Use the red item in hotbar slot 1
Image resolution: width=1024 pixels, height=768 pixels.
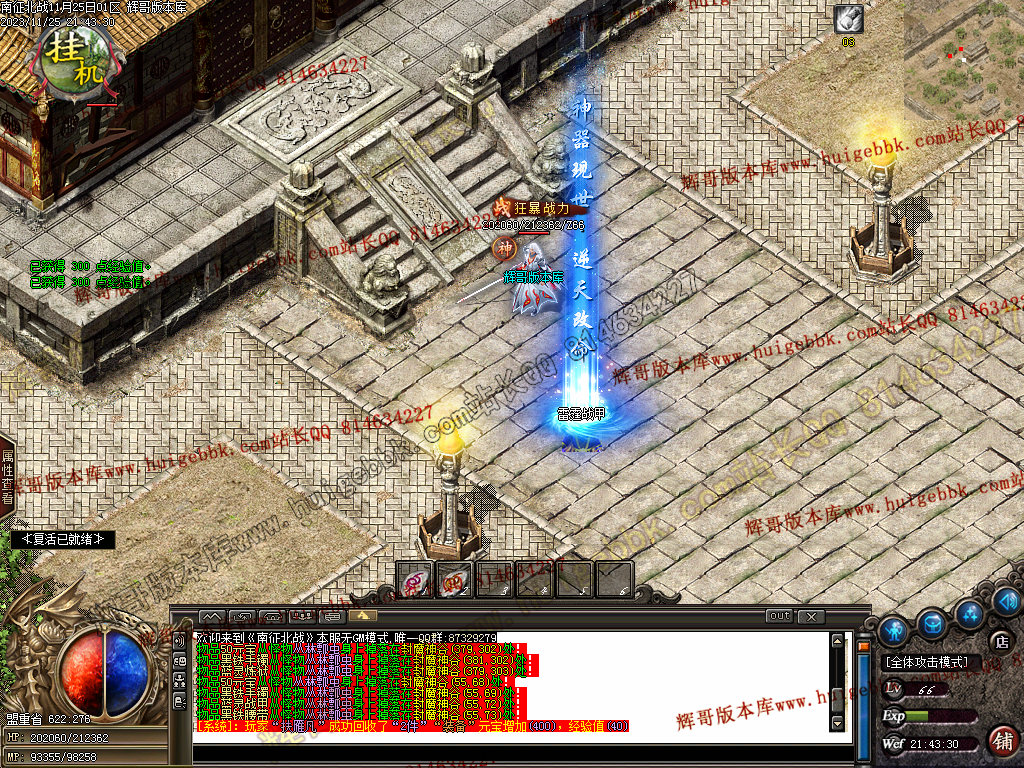415,580
